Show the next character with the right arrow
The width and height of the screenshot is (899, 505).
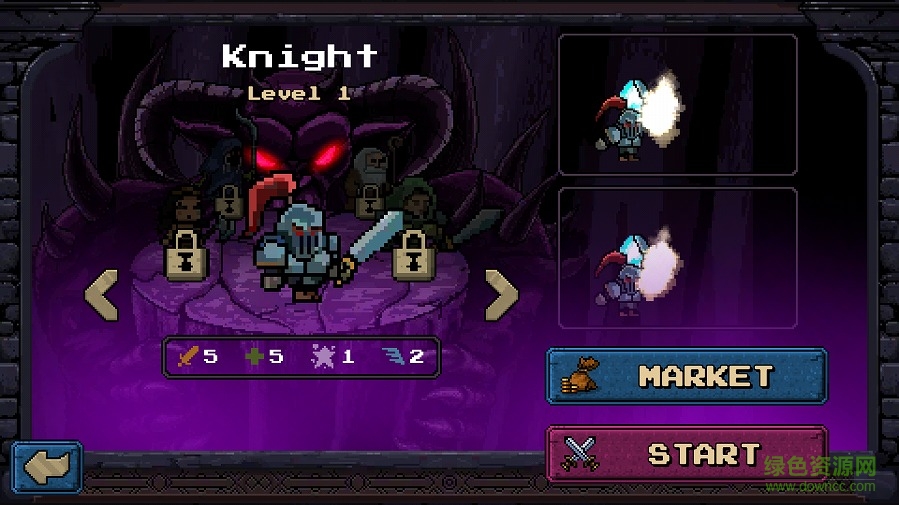[501, 294]
